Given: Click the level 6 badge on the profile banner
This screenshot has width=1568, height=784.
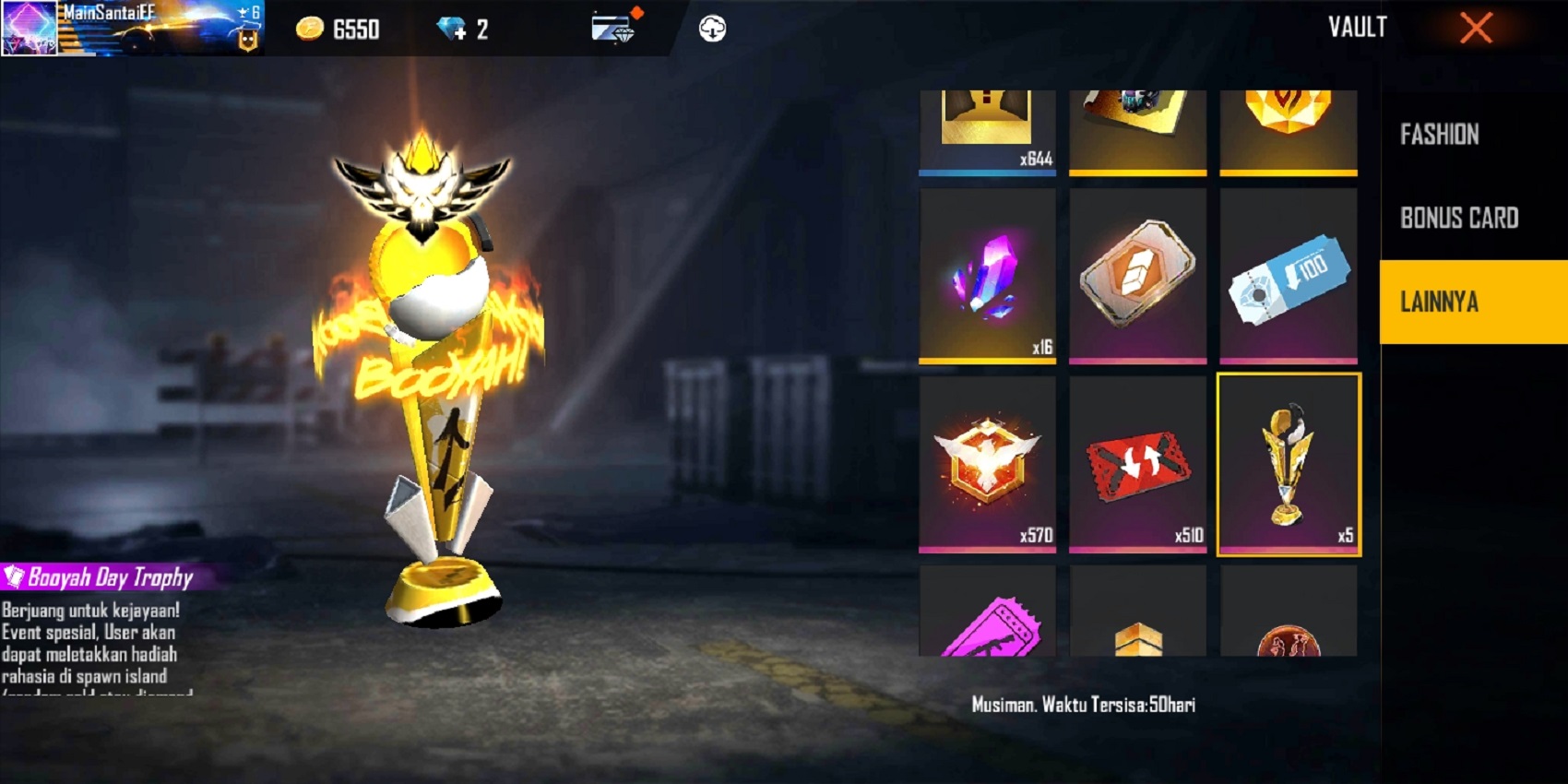Looking at the screenshot, I should tap(254, 13).
